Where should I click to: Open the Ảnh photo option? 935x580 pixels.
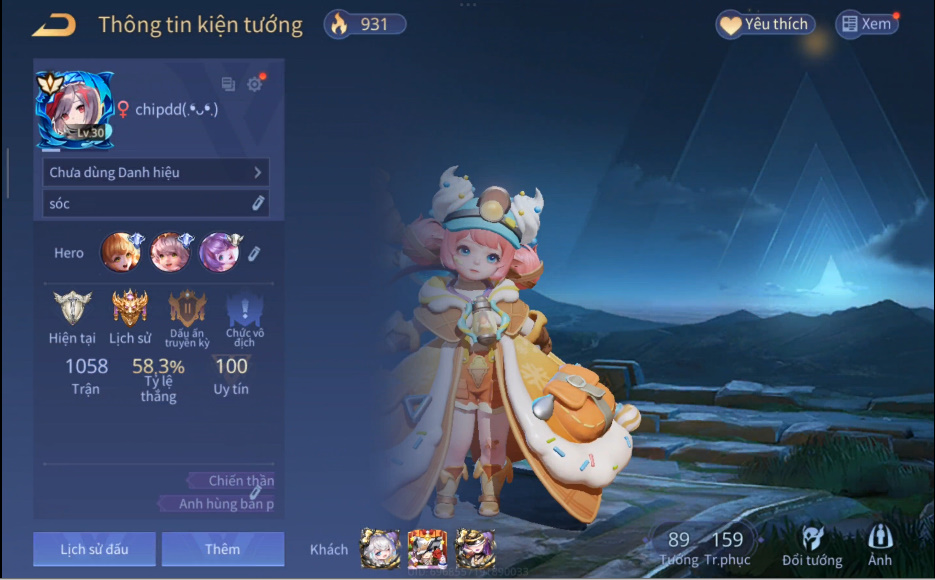click(x=880, y=547)
